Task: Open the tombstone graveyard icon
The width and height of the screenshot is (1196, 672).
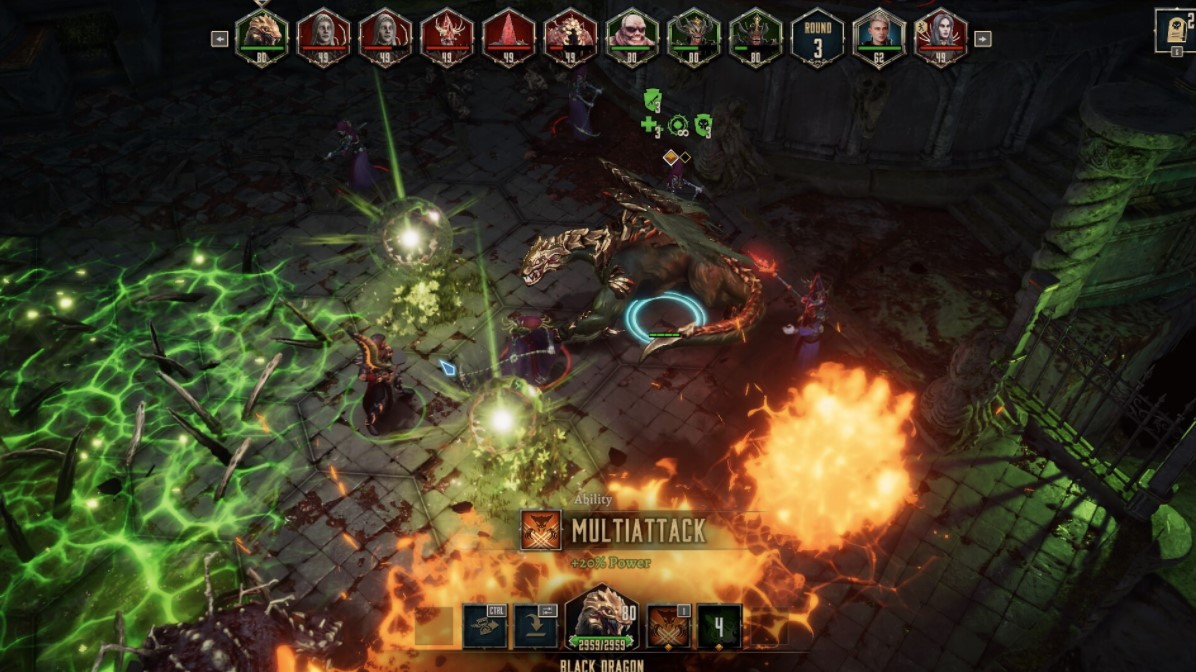Action: (1175, 30)
